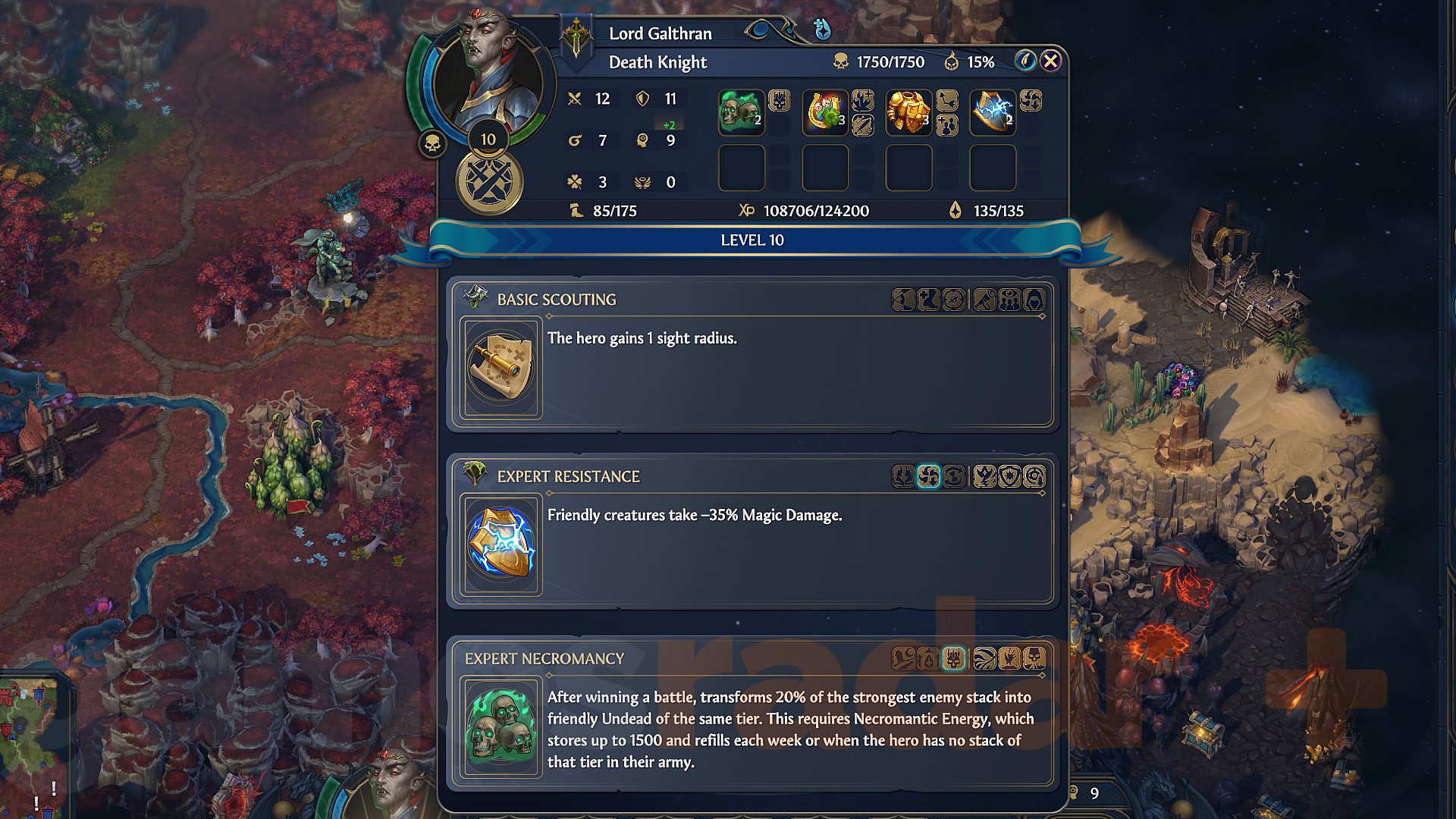Select the lucky horseshoe artifact
1456x819 pixels.
(824, 112)
